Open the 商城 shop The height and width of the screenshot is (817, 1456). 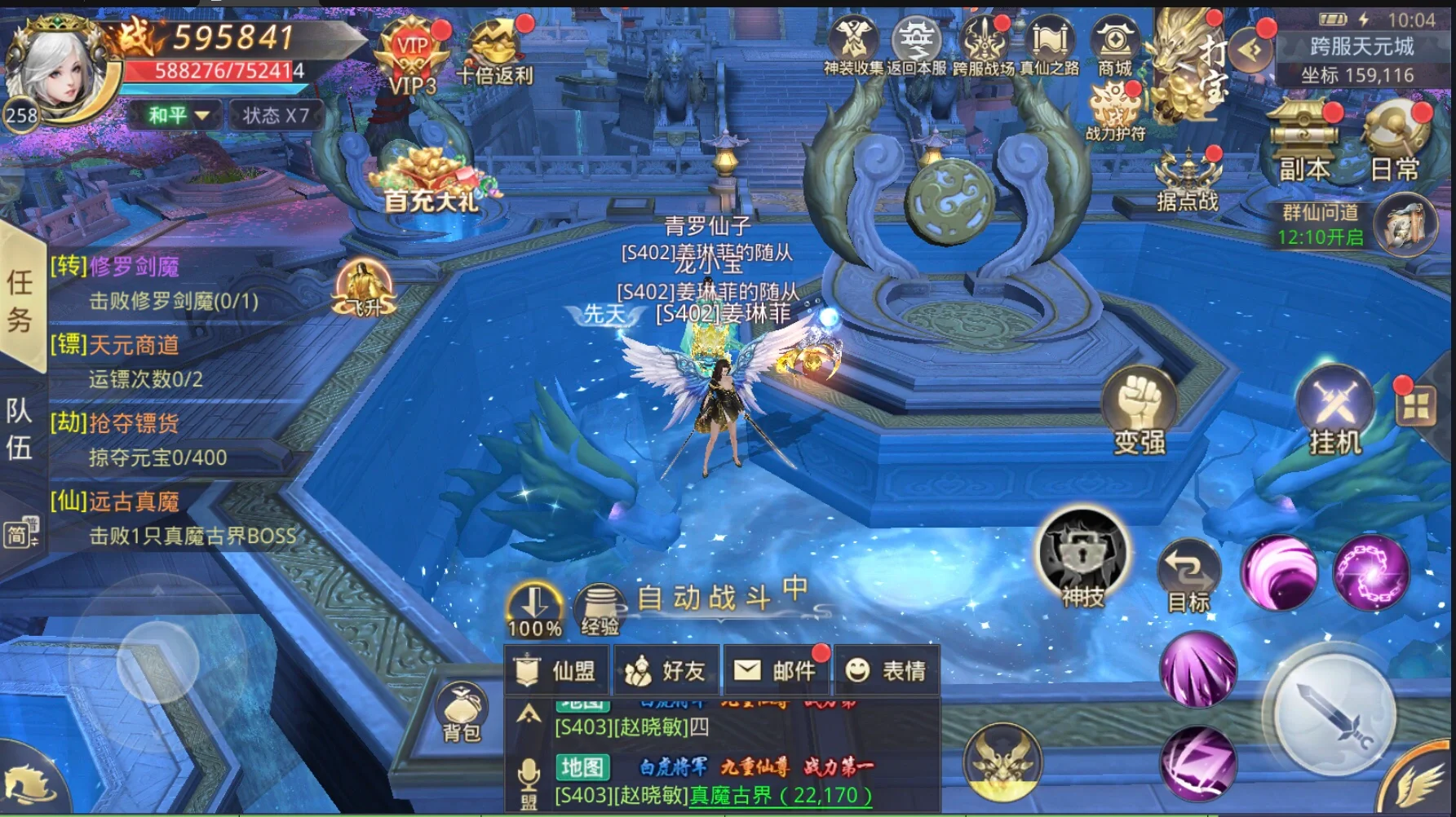point(1115,46)
